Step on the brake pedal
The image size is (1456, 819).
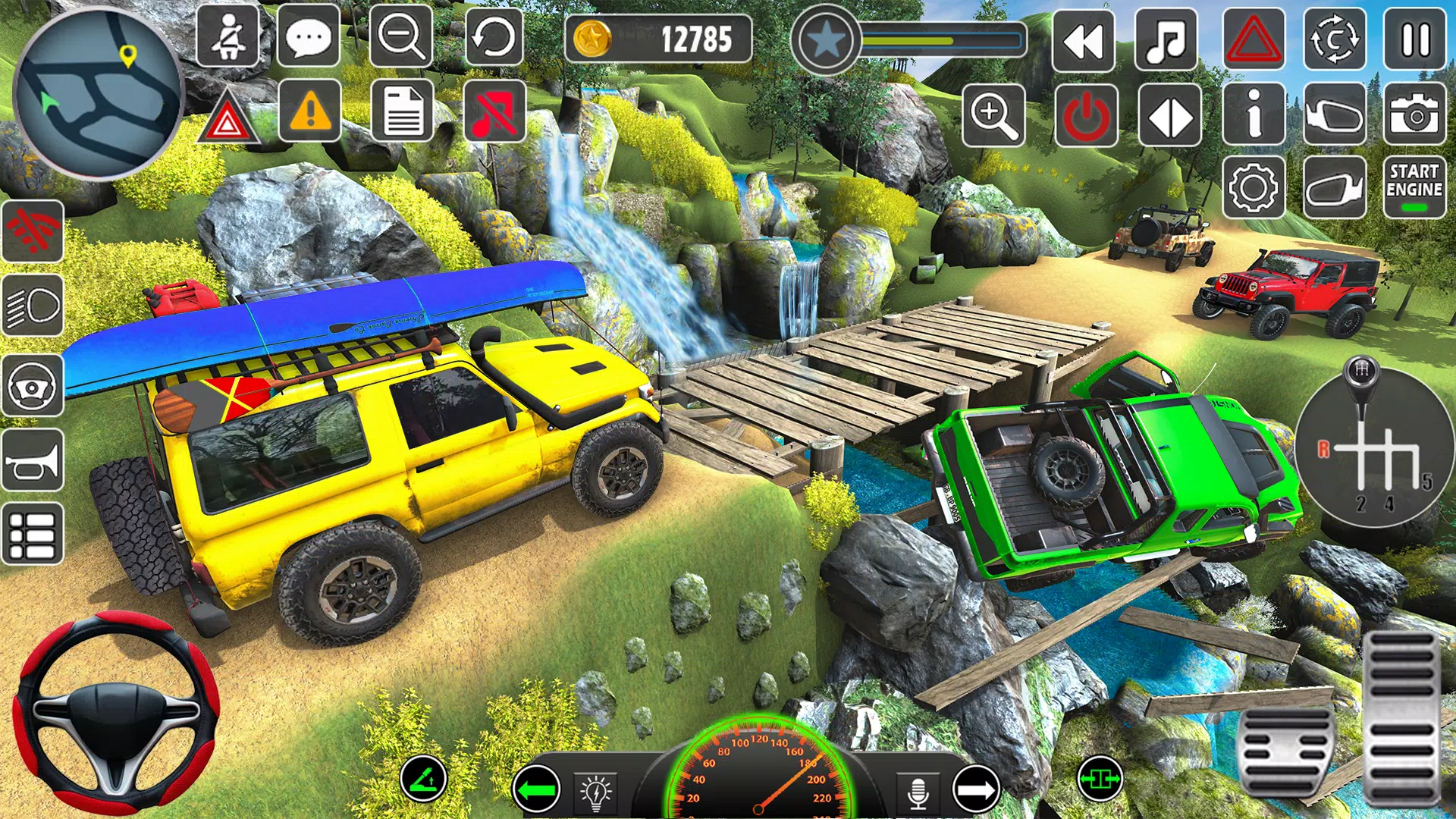point(1286,752)
